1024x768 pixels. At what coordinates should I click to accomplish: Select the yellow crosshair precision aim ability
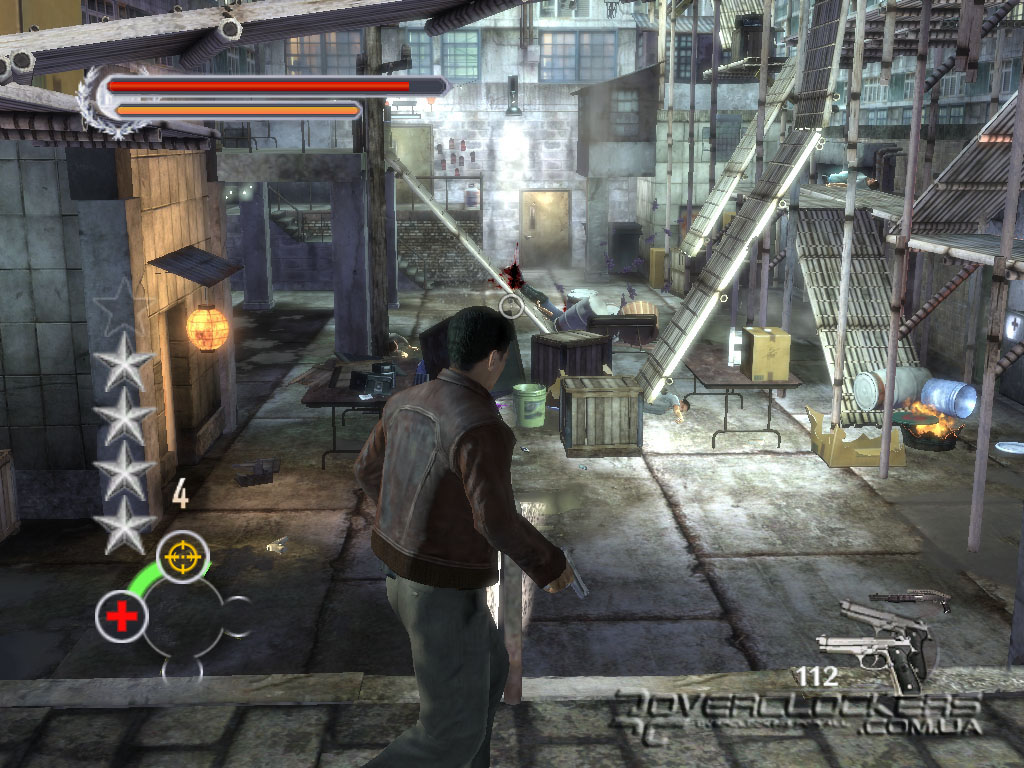[182, 557]
